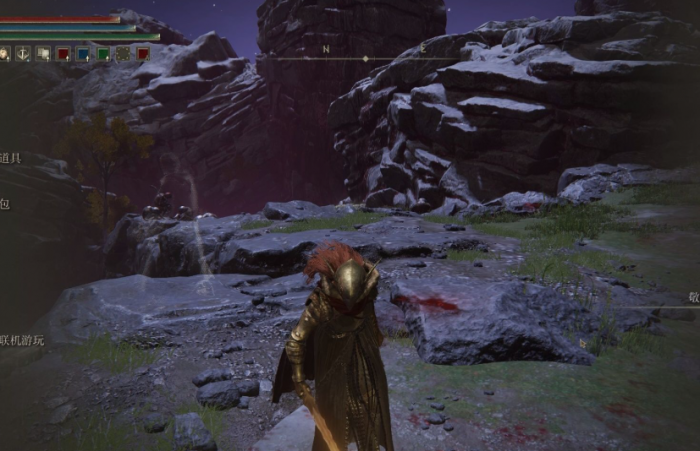The height and width of the screenshot is (451, 700).
Task: Click the green square buff icon
Action: click(x=103, y=54)
